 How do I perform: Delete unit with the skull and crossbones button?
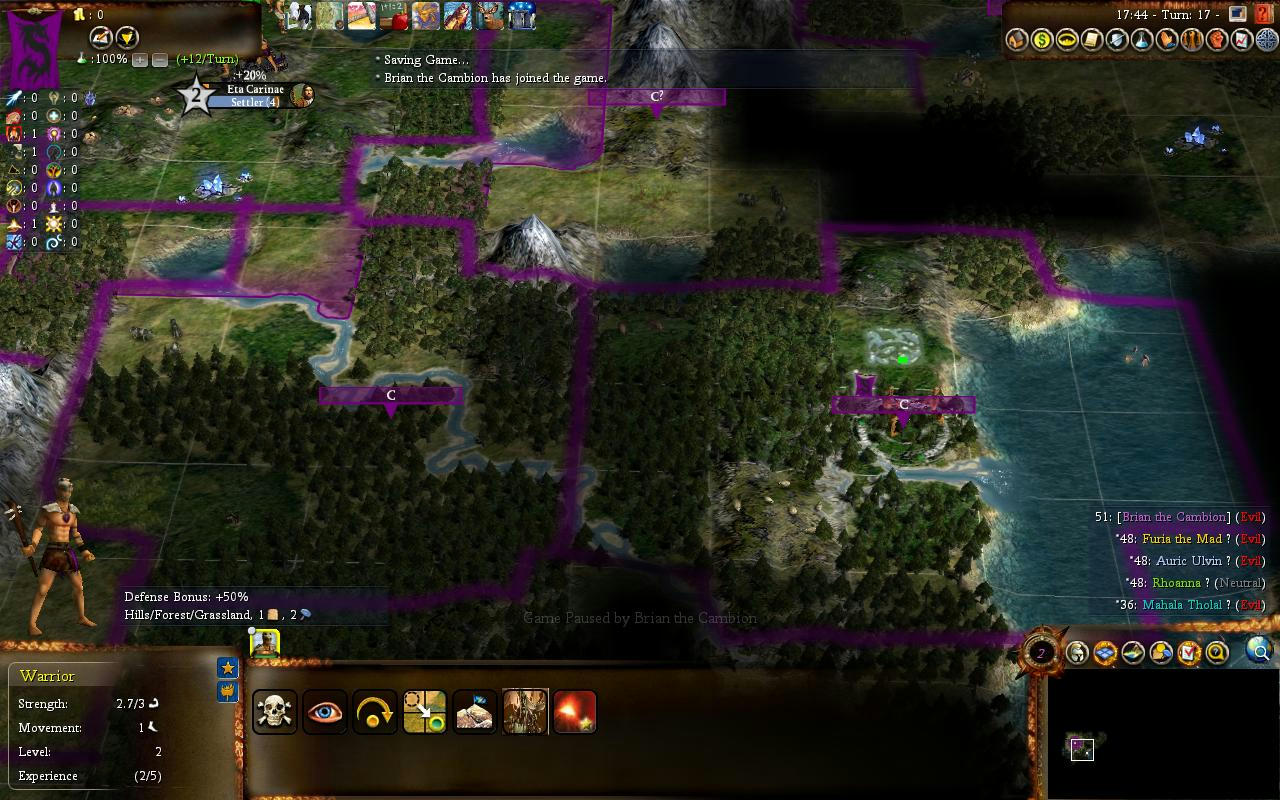(275, 712)
